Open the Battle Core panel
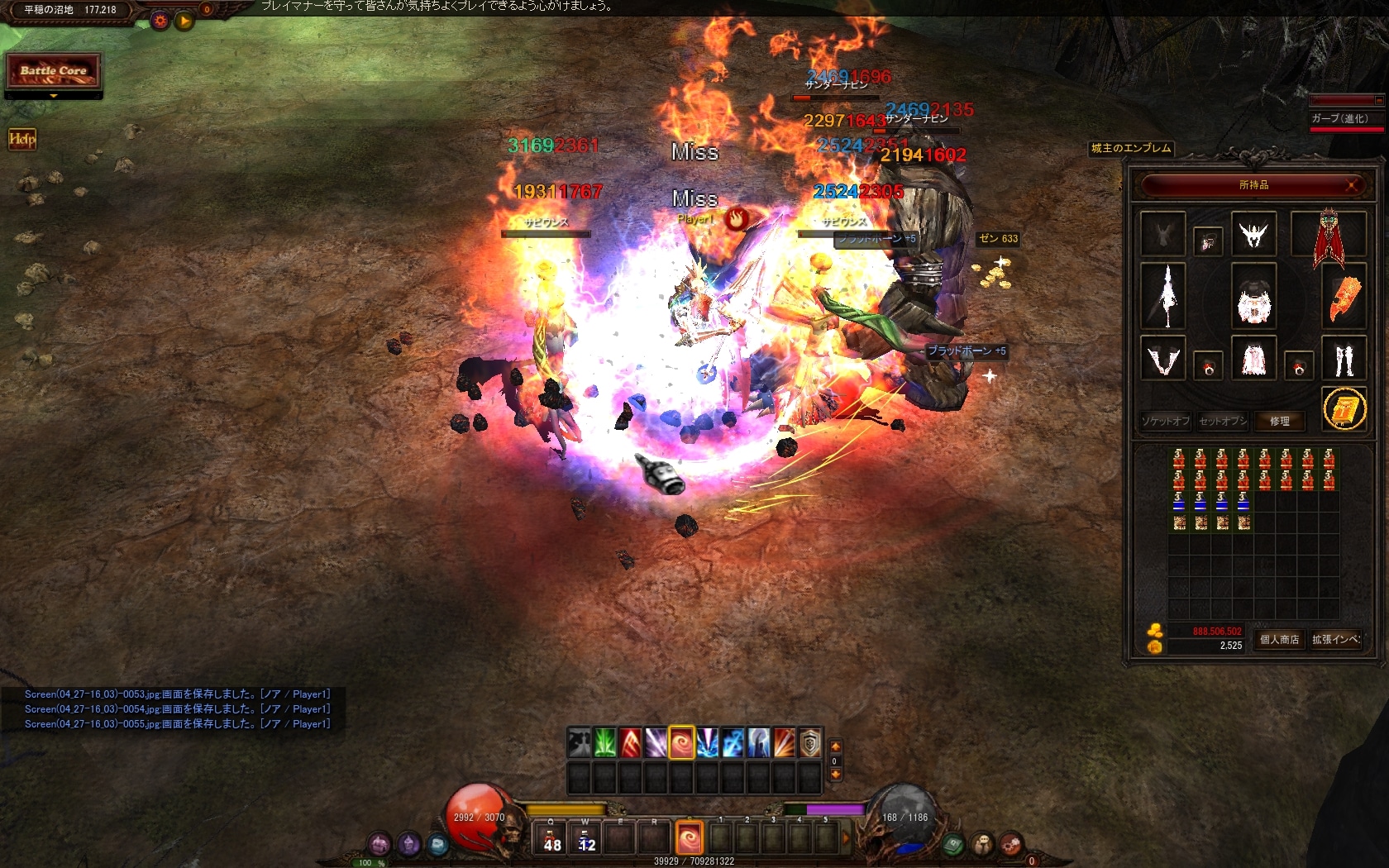 [x=54, y=71]
